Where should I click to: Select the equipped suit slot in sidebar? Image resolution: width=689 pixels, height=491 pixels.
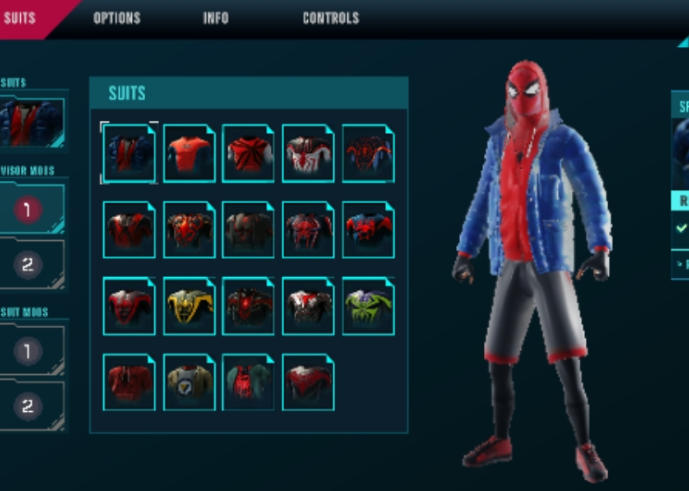[33, 123]
